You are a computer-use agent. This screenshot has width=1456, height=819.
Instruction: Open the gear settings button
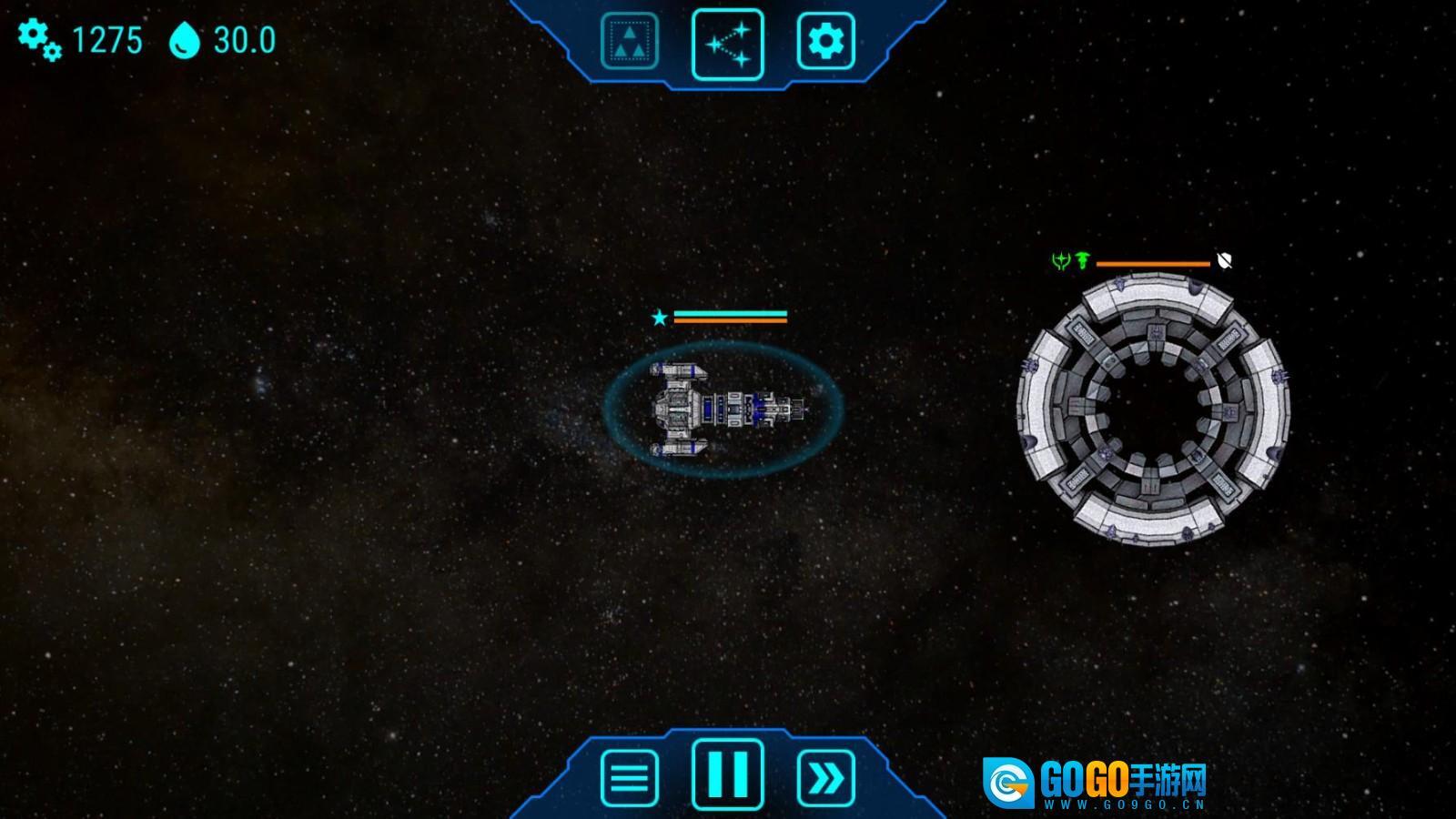825,41
